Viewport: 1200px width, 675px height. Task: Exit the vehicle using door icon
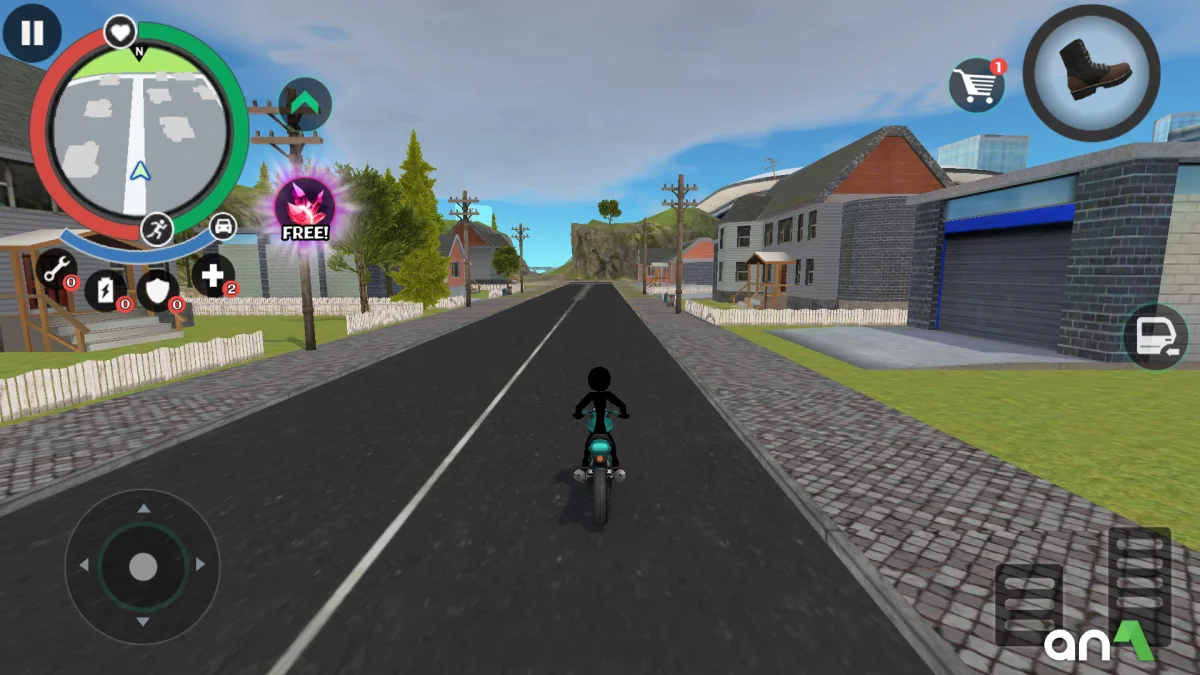1155,337
